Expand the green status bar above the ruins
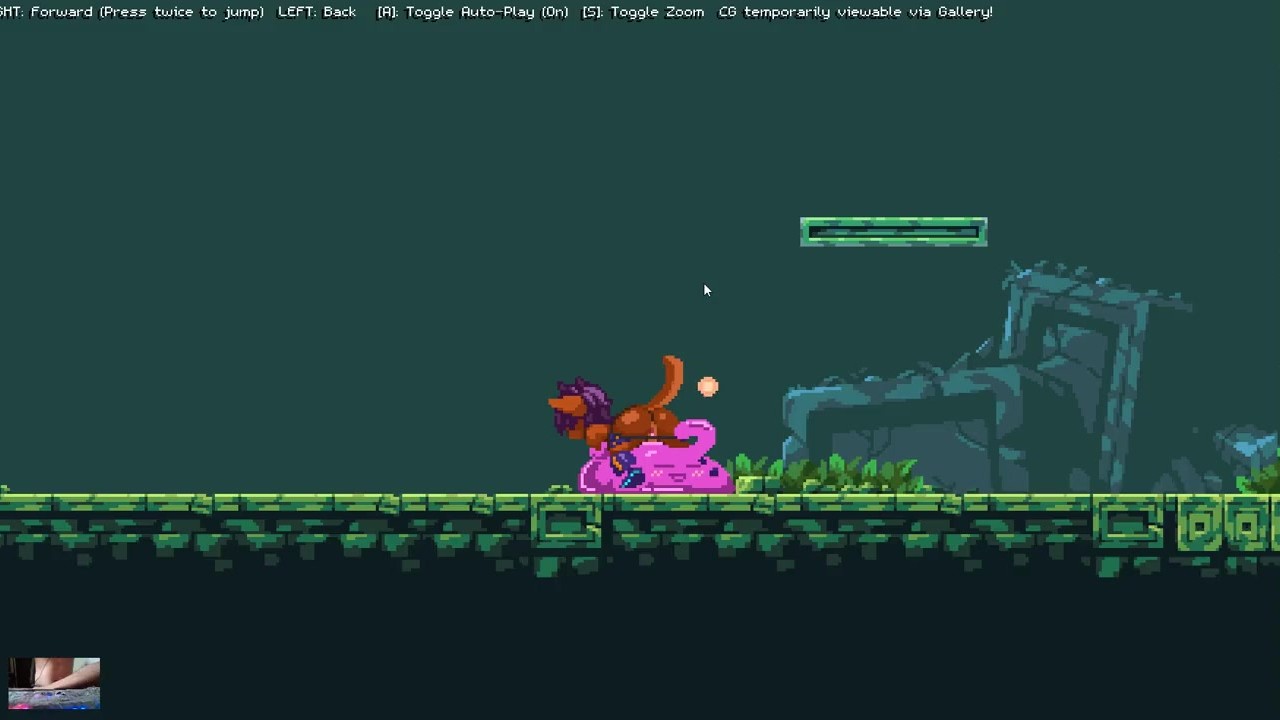Screen dimensions: 1280x720 (893, 231)
